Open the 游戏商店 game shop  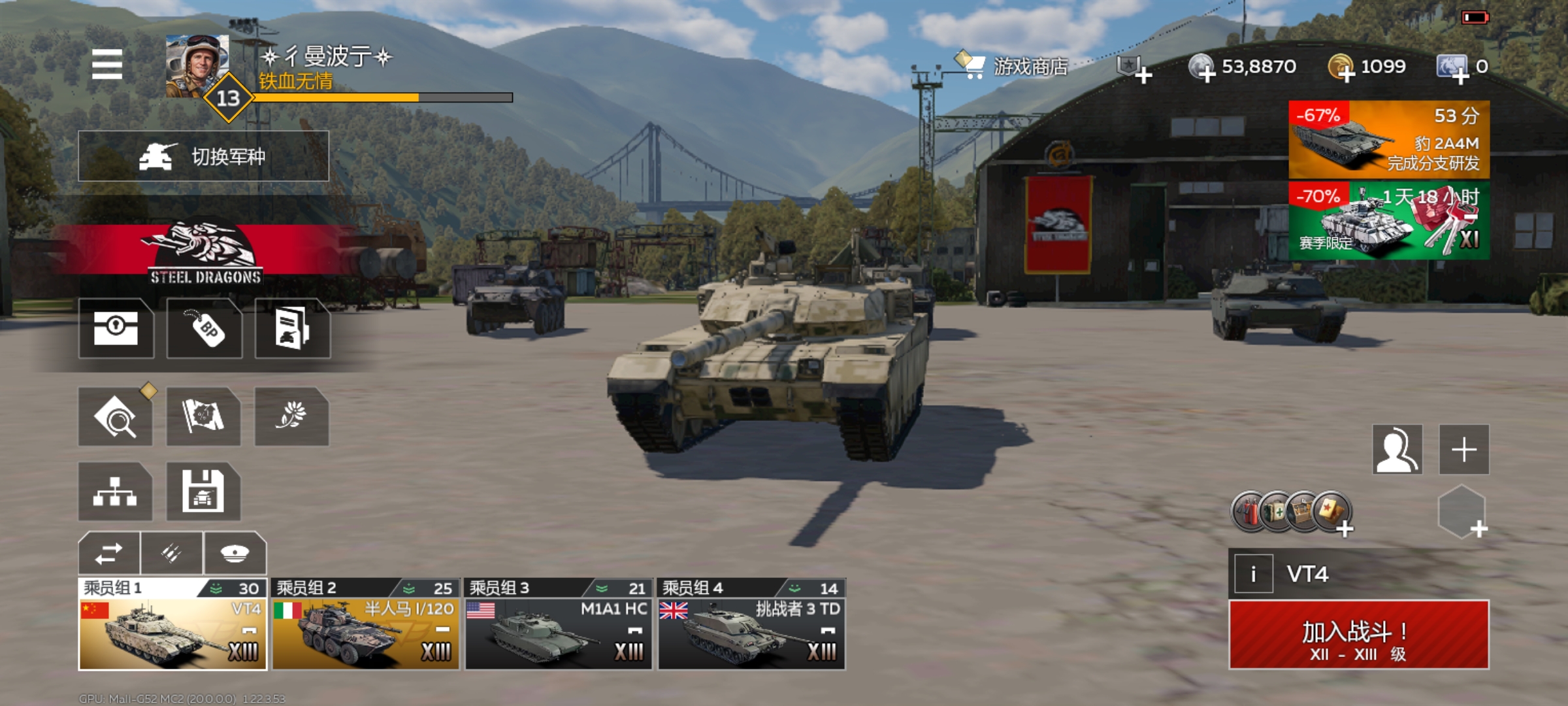(1013, 67)
